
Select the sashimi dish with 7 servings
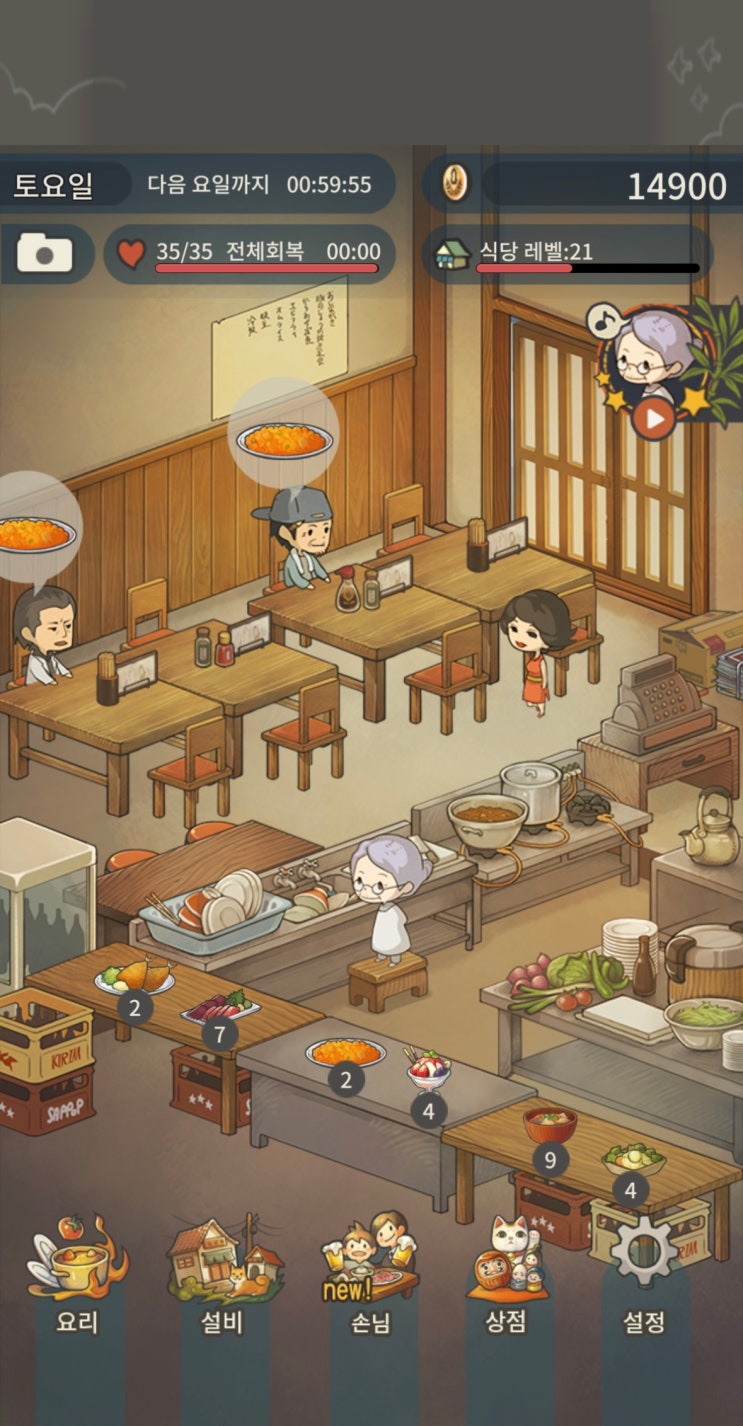pos(220,1005)
